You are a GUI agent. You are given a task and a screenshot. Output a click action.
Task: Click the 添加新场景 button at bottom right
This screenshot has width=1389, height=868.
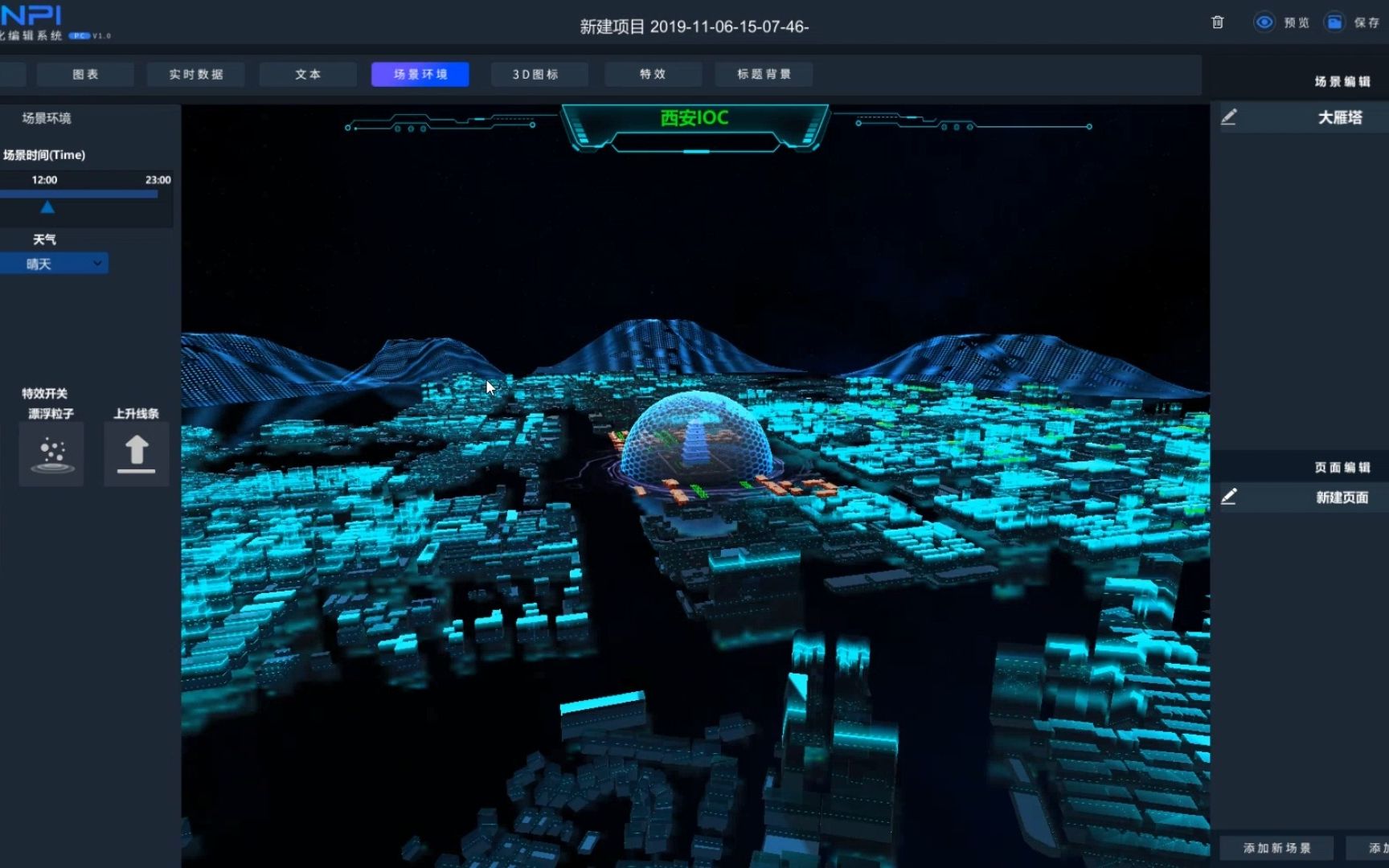point(1277,847)
